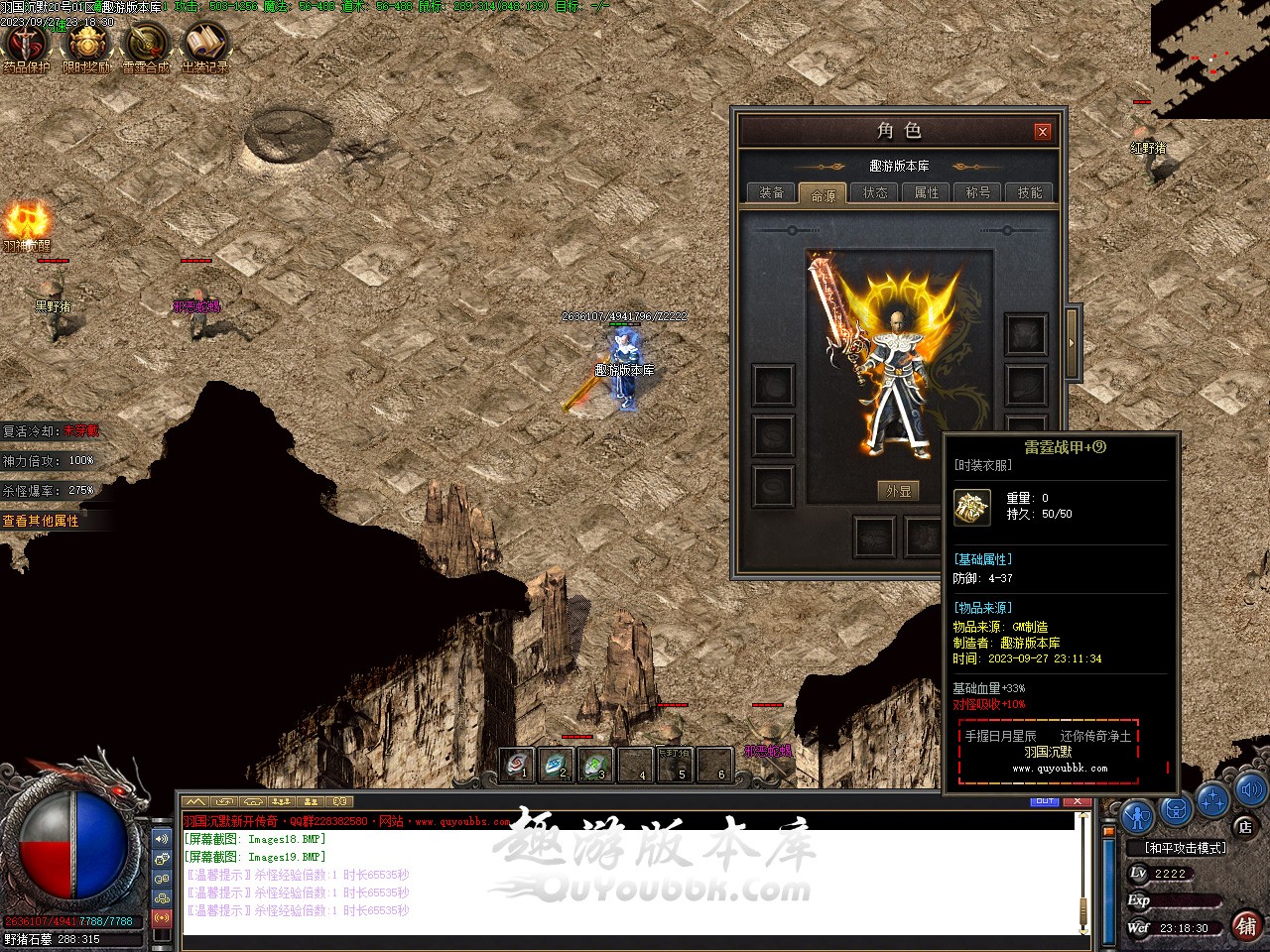View the minimap in the corner
Screen dimensions: 1270x952
coord(1210,58)
